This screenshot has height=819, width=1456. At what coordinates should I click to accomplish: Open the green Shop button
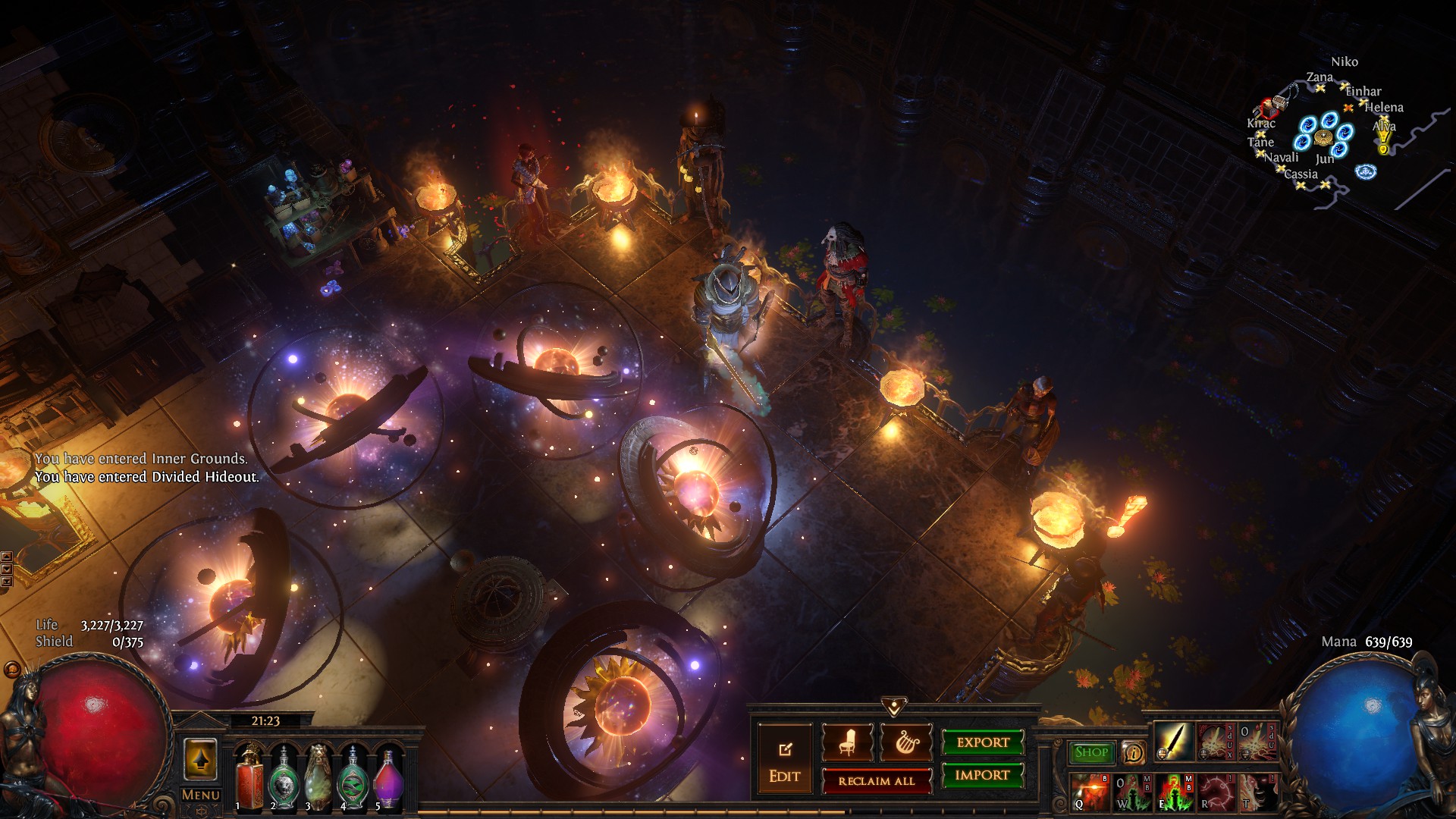pyautogui.click(x=1091, y=752)
